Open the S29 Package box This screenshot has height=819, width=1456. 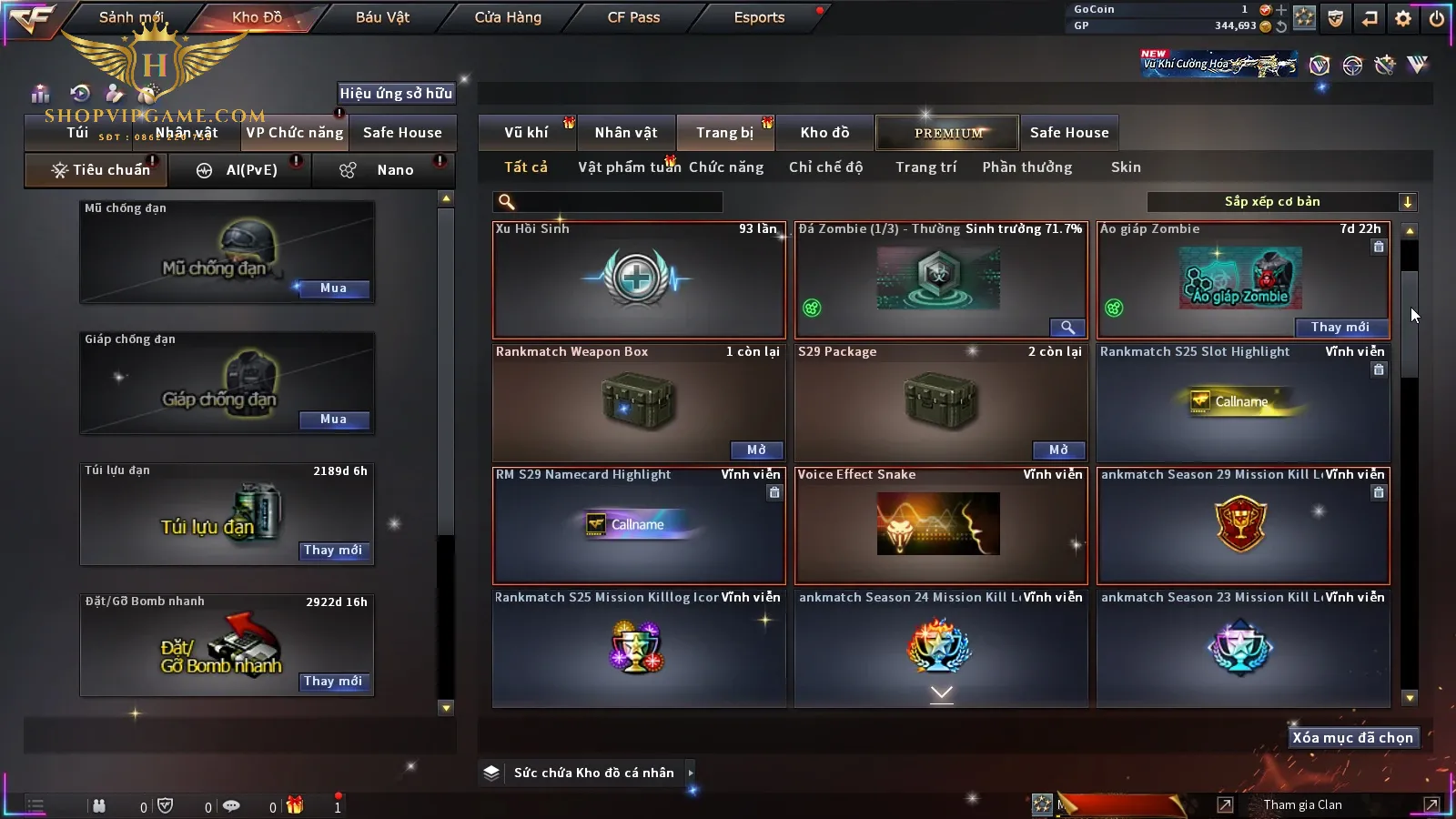[1058, 450]
